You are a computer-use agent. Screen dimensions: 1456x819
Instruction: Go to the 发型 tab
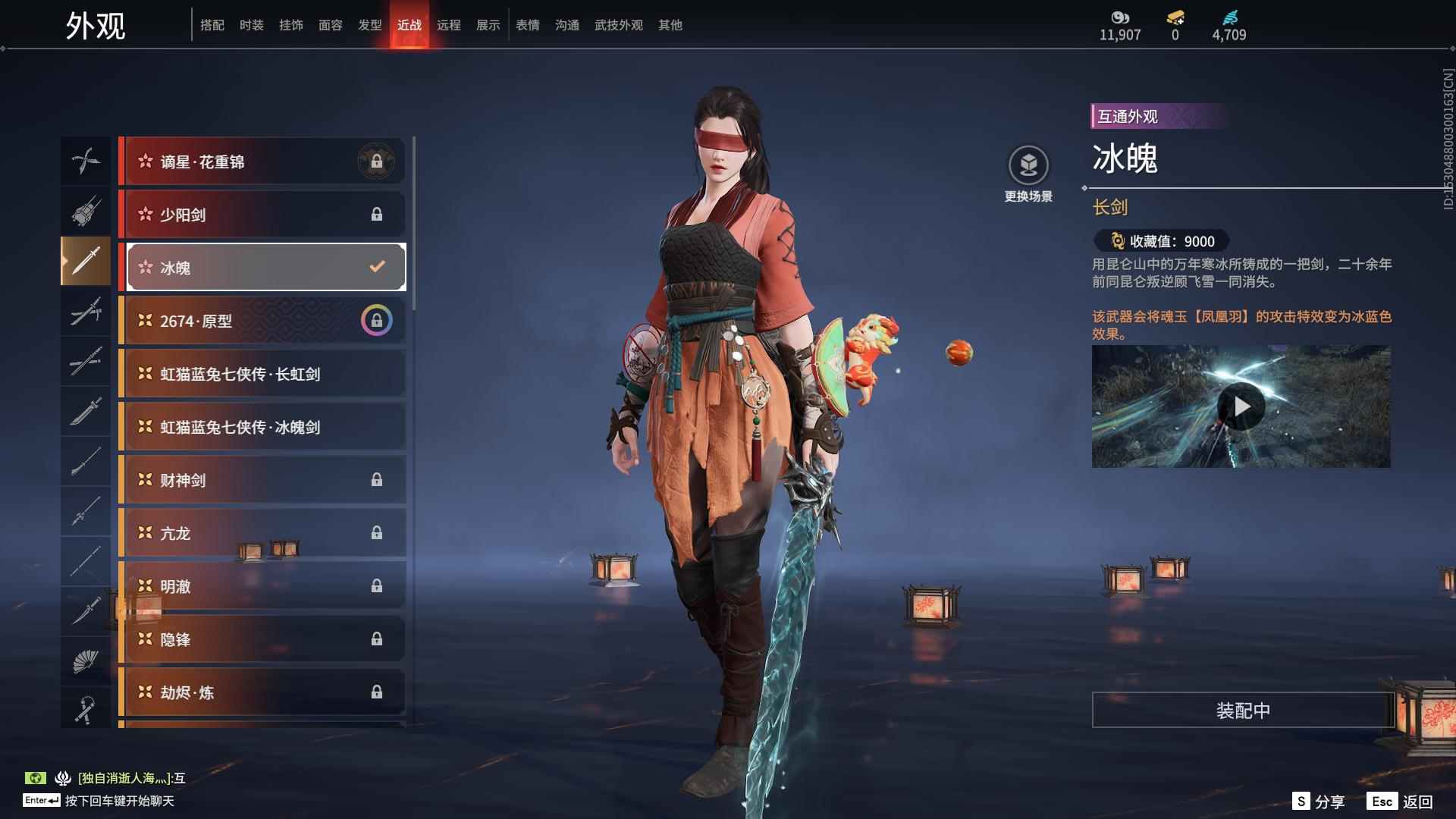pos(369,25)
